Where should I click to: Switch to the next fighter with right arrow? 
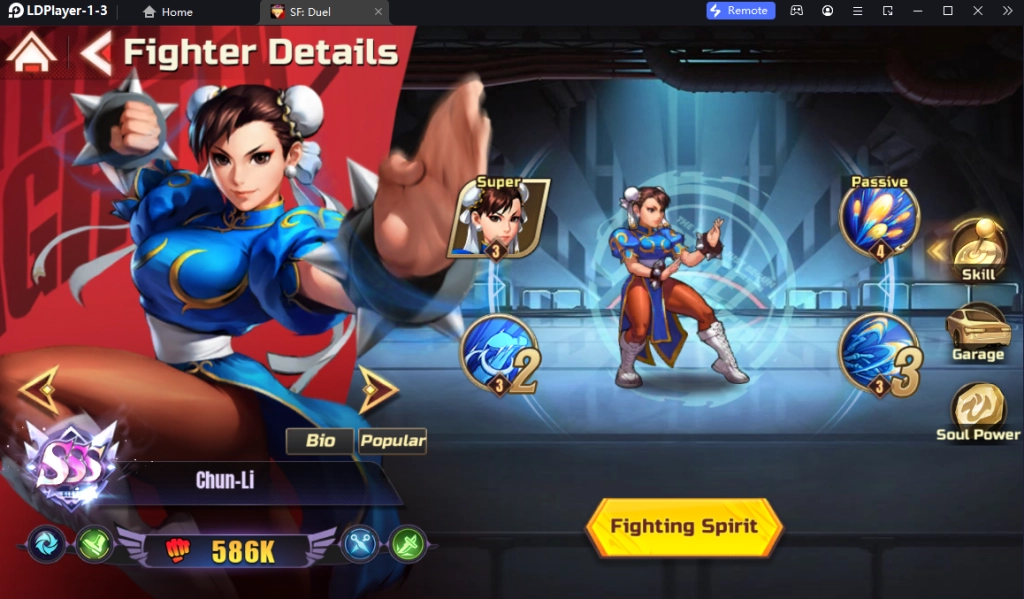[x=379, y=389]
